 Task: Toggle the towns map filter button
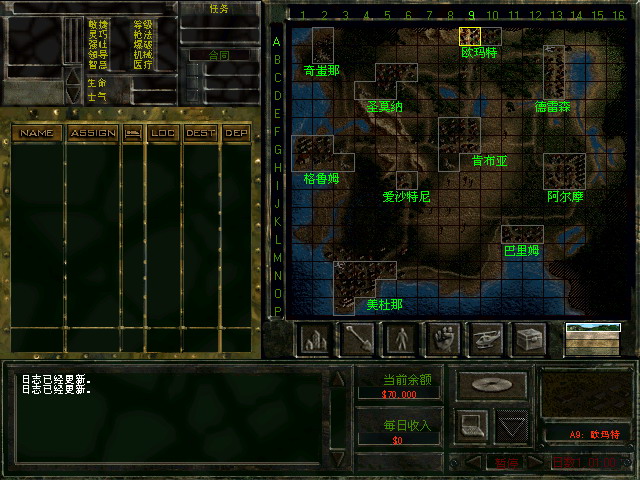pos(315,339)
